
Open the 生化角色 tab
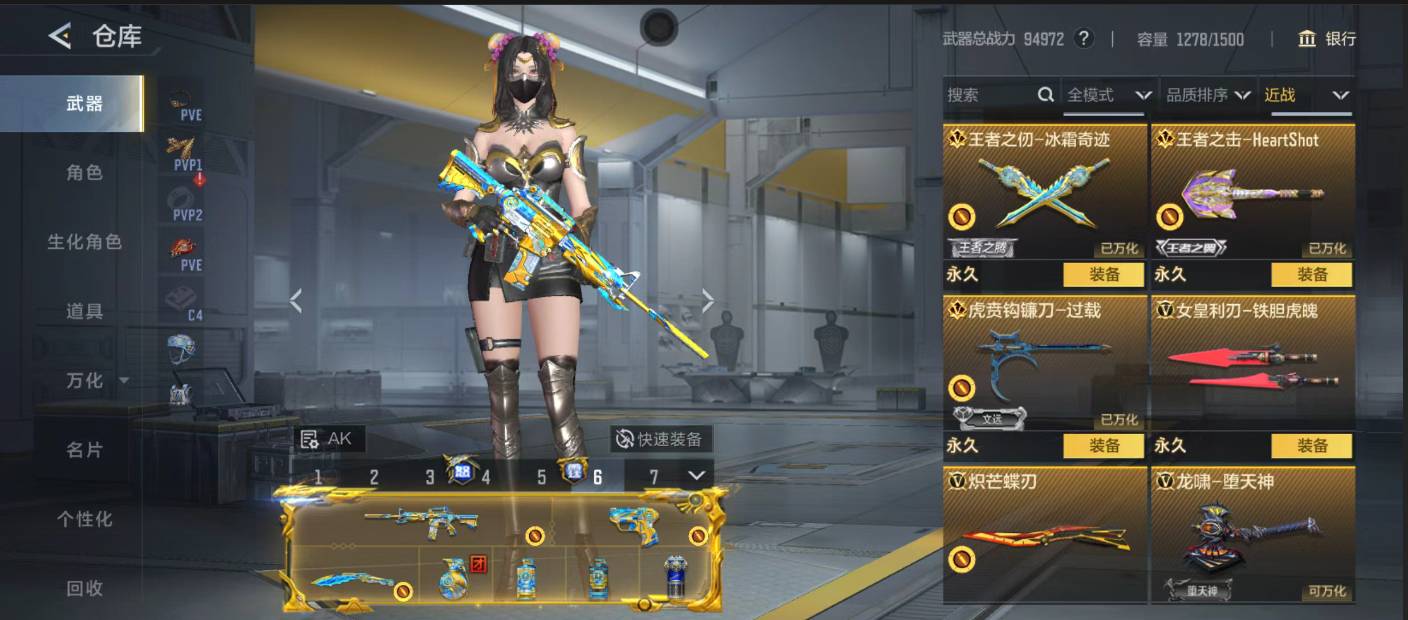pos(84,242)
